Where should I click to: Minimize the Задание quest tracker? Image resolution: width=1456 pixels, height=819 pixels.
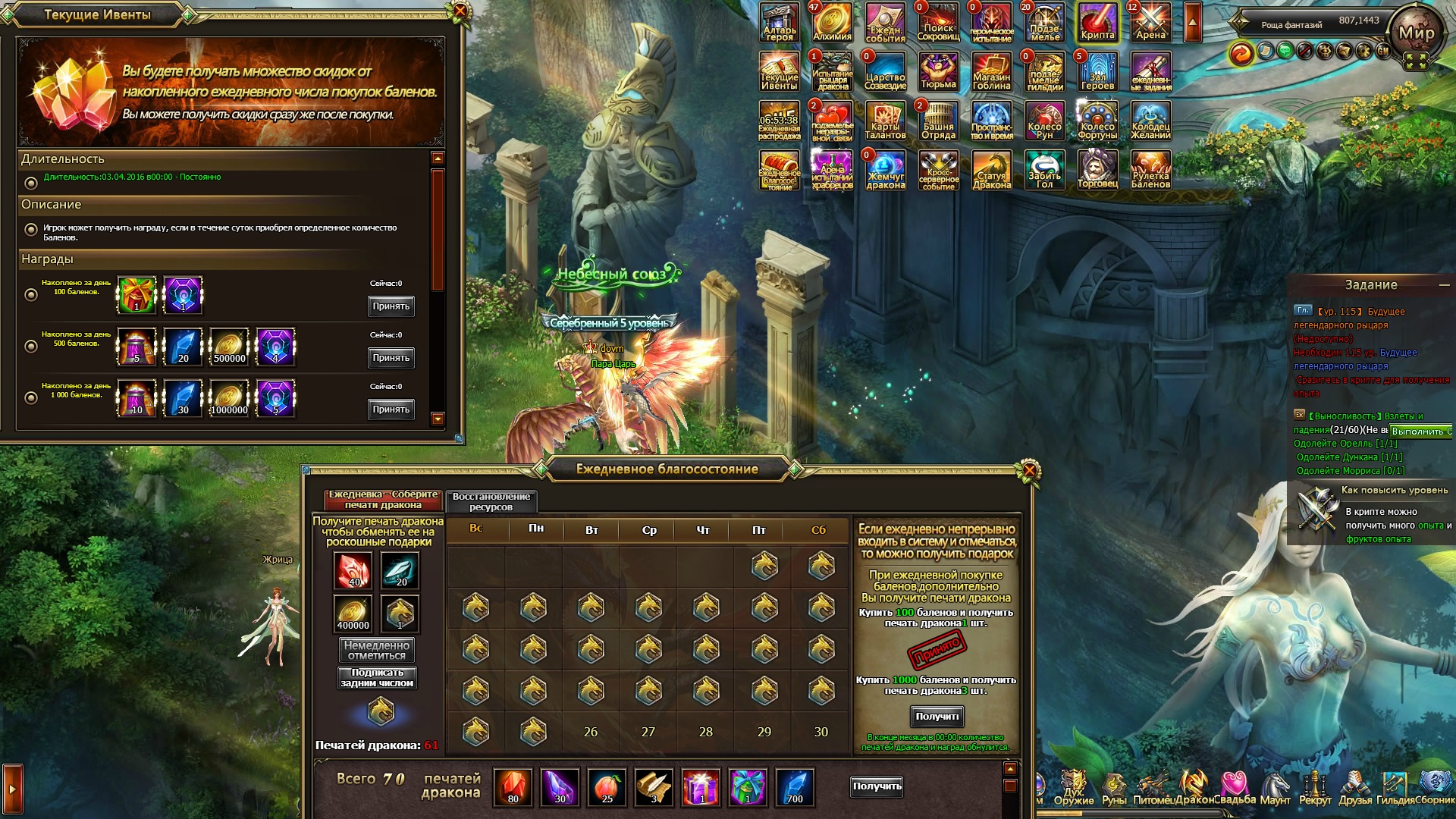1444,285
